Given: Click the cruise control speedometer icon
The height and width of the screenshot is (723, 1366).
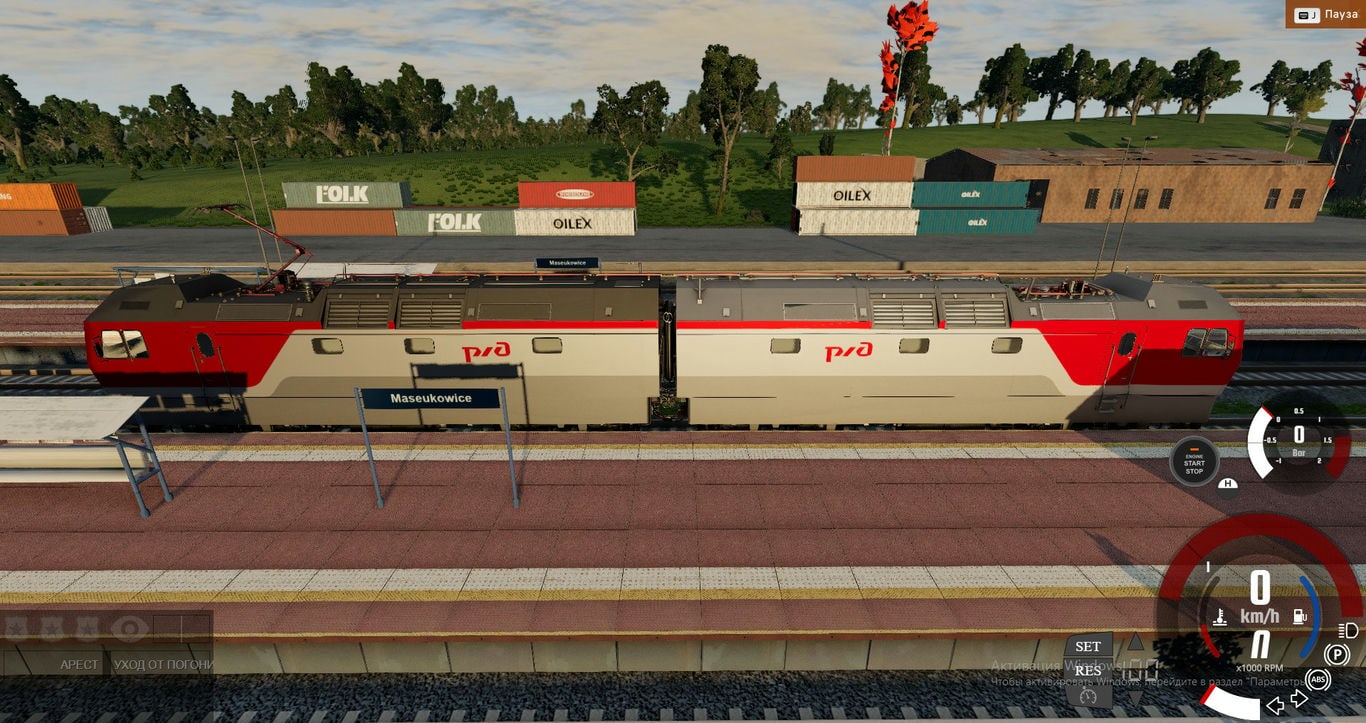Looking at the screenshot, I should 1088,694.
